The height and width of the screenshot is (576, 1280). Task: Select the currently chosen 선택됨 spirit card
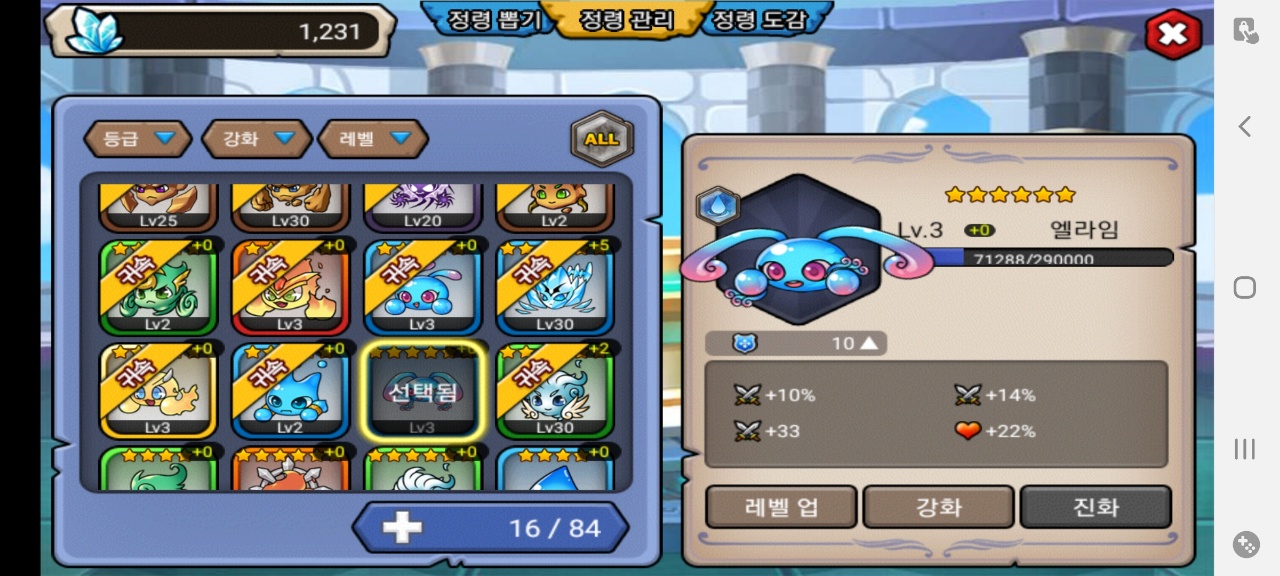pos(423,391)
